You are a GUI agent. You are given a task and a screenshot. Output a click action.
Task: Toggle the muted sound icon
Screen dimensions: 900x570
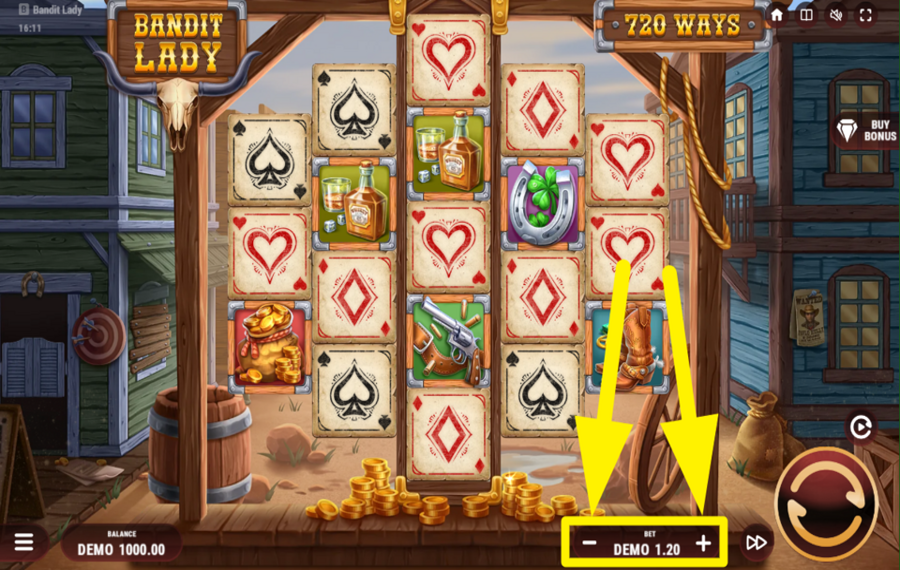click(x=835, y=16)
